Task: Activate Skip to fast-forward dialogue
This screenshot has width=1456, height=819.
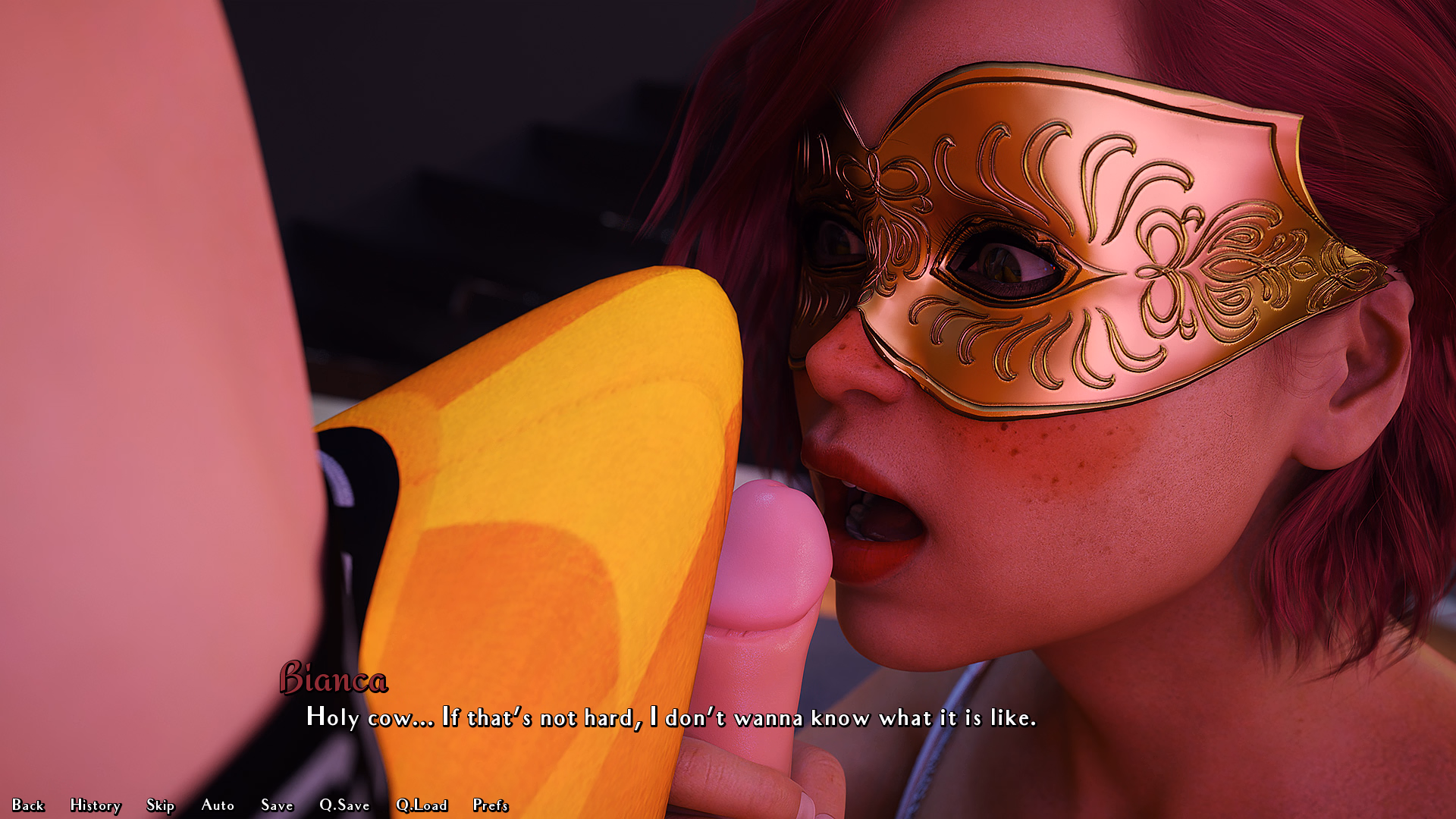Action: (161, 805)
